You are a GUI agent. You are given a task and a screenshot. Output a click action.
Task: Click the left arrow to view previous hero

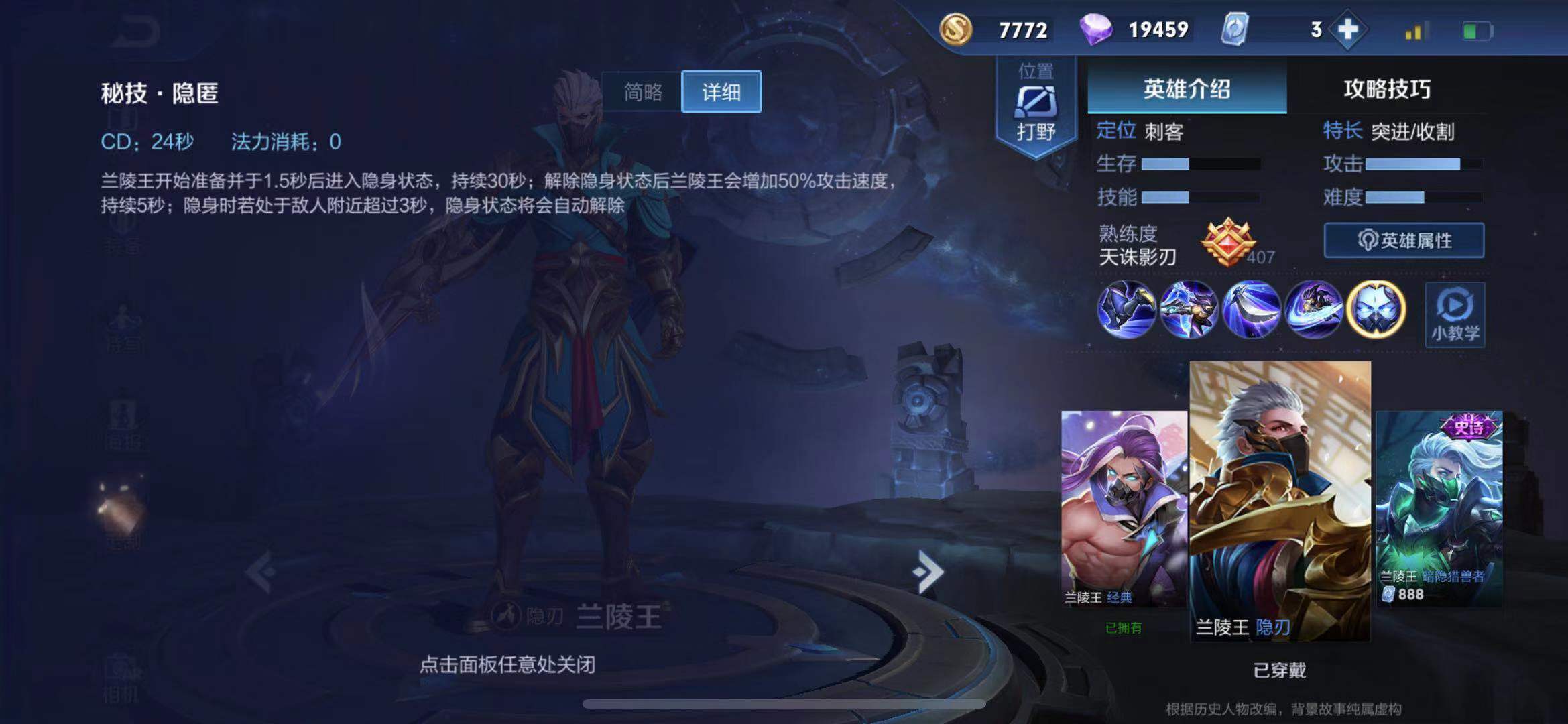[257, 573]
